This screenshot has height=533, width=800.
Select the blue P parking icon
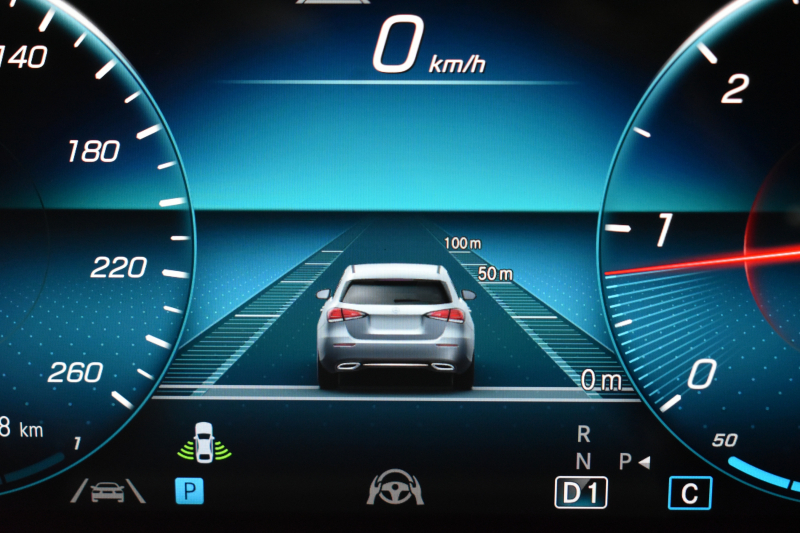[x=189, y=490]
